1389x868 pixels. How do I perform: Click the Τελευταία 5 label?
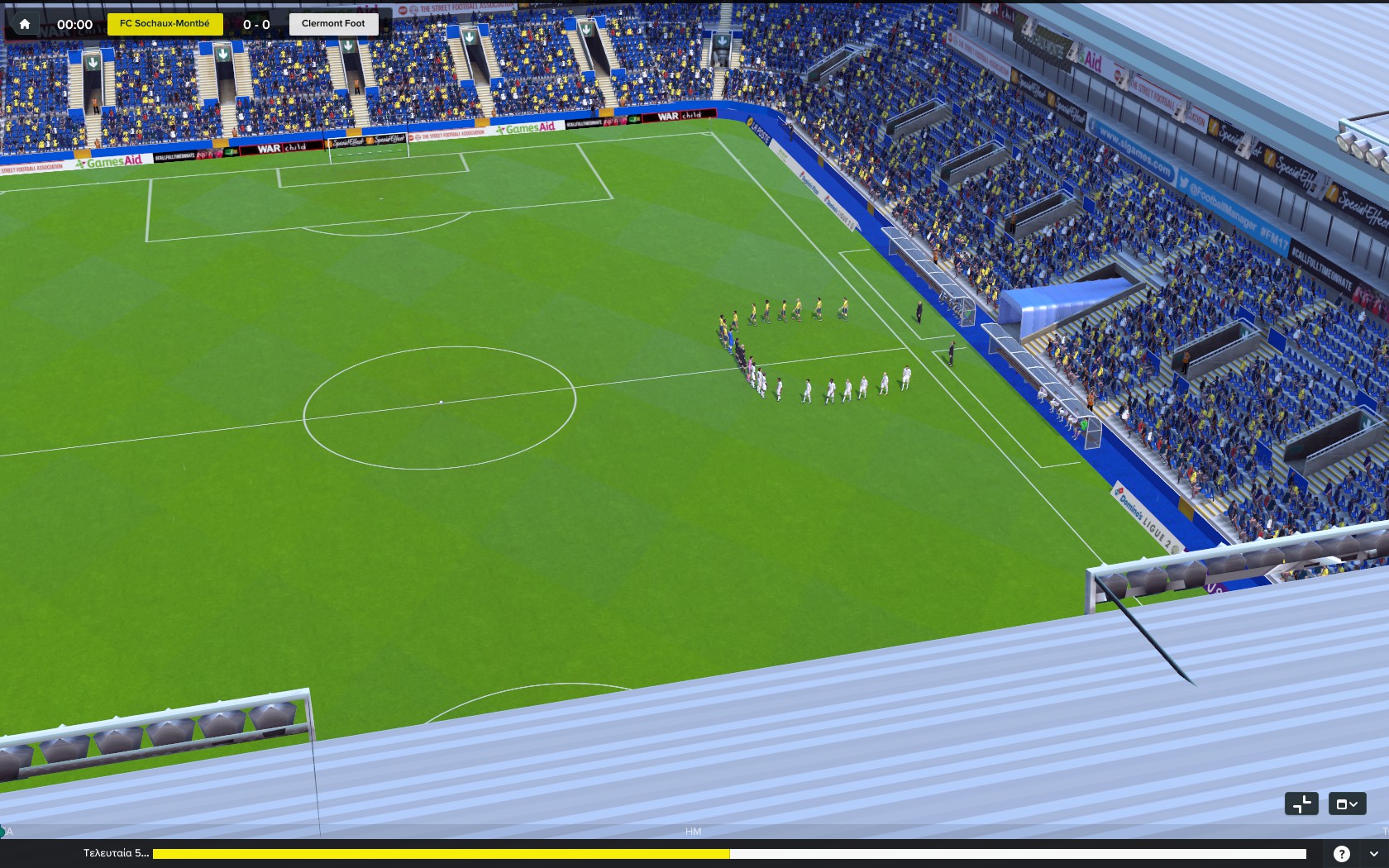click(x=116, y=853)
